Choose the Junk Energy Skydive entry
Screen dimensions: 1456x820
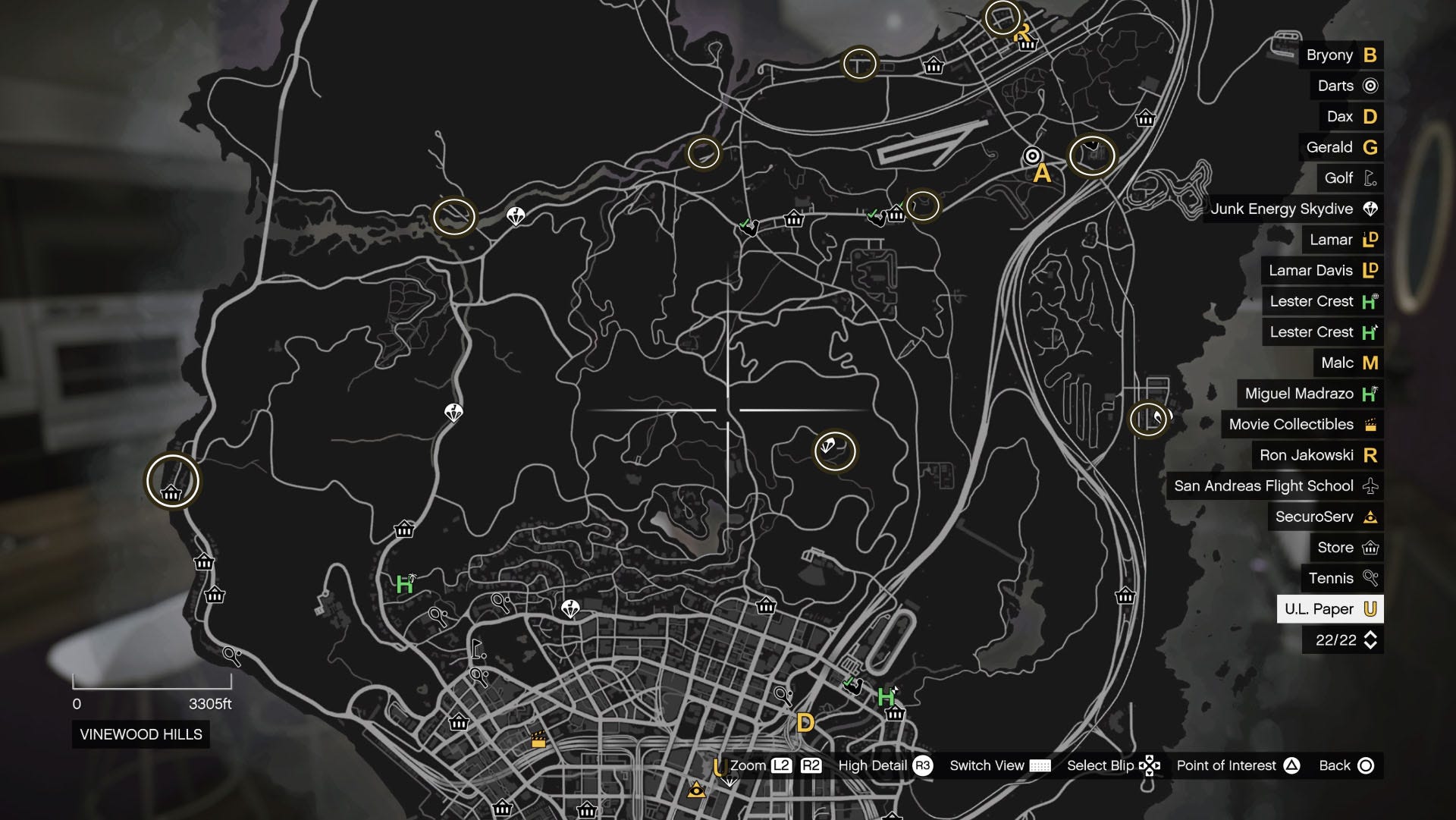coord(1293,209)
